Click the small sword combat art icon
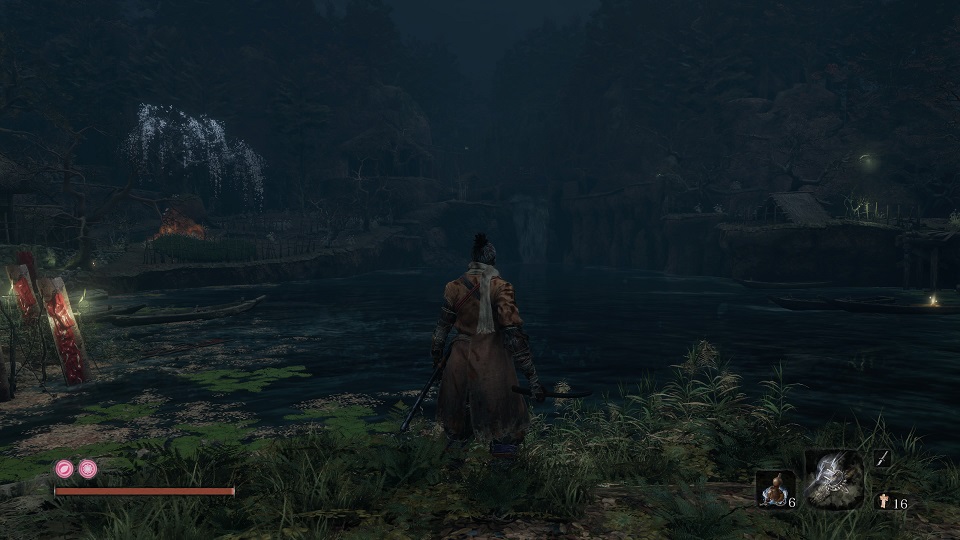The width and height of the screenshot is (960, 540). click(x=881, y=458)
